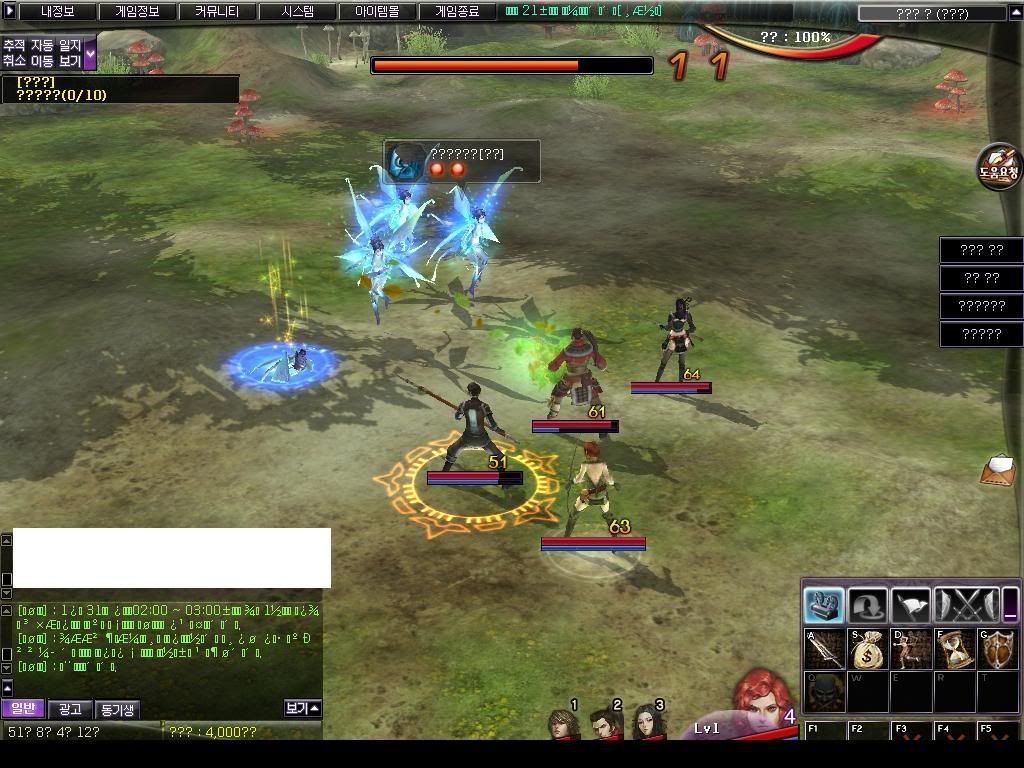Activate the curved arrow return command
The height and width of the screenshot is (768, 1024).
pyautogui.click(x=867, y=605)
